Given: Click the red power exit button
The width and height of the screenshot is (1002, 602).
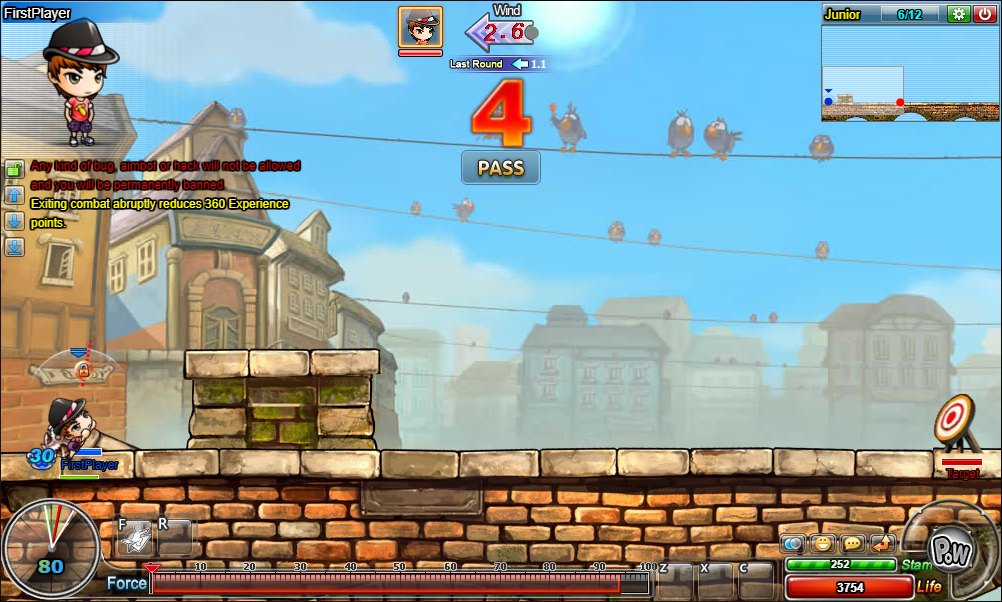Looking at the screenshot, I should click(x=984, y=14).
